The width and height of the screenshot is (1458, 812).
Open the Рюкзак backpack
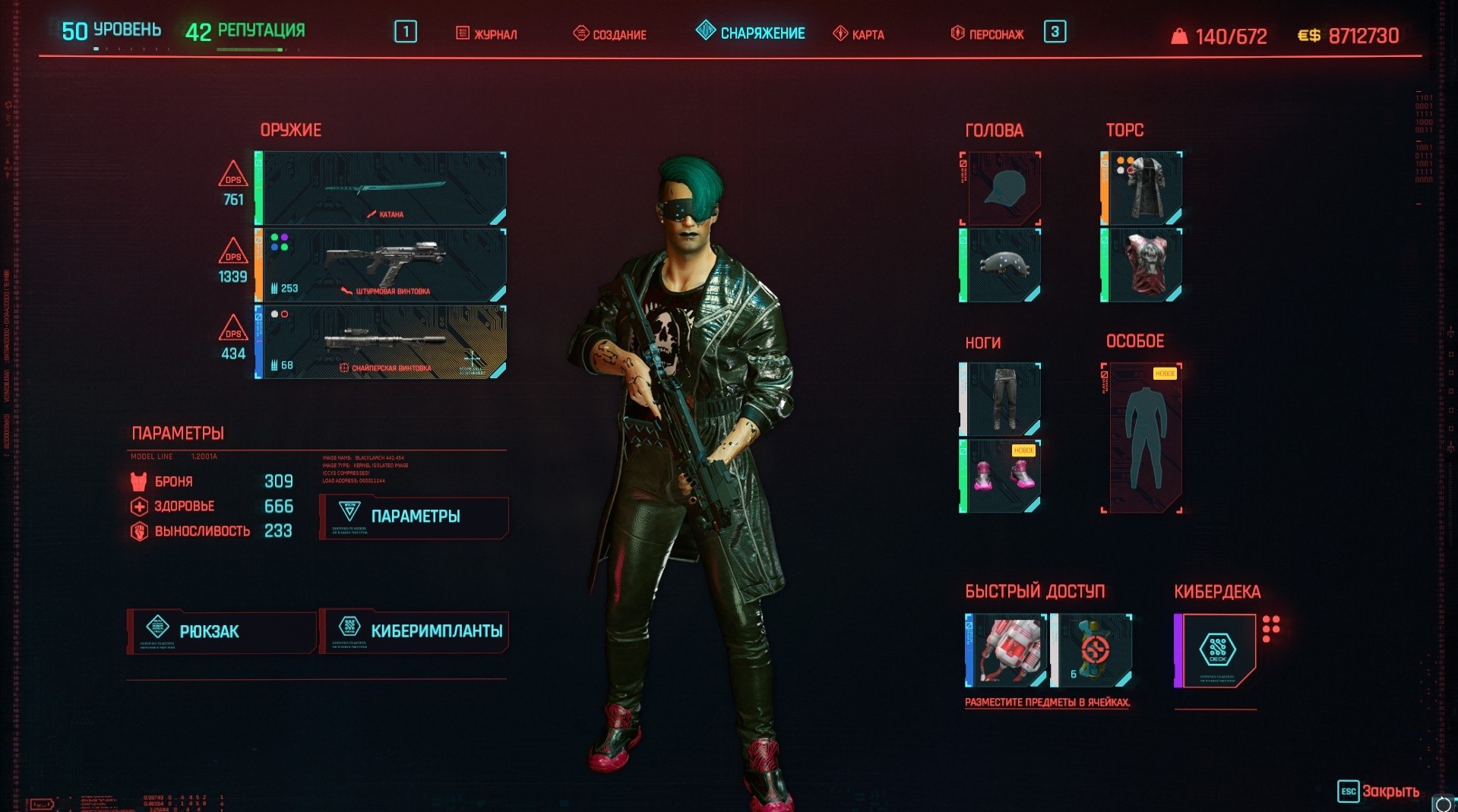(221, 631)
